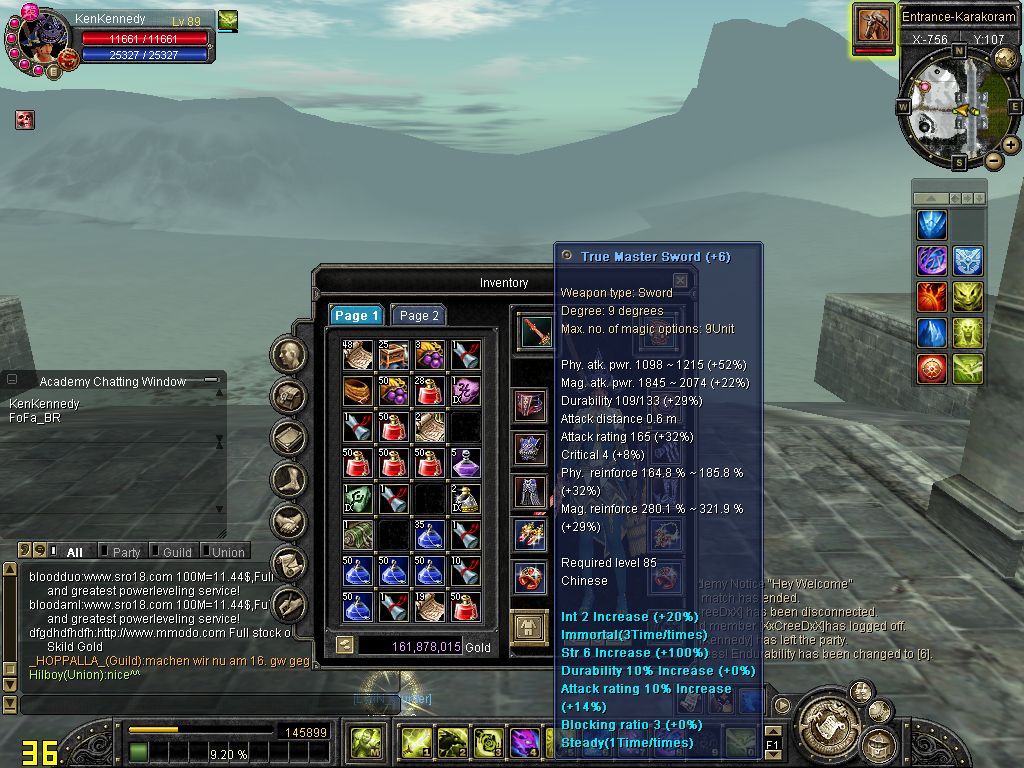Click the chat message input field
Screen dimensions: 1024x768
coord(200,704)
